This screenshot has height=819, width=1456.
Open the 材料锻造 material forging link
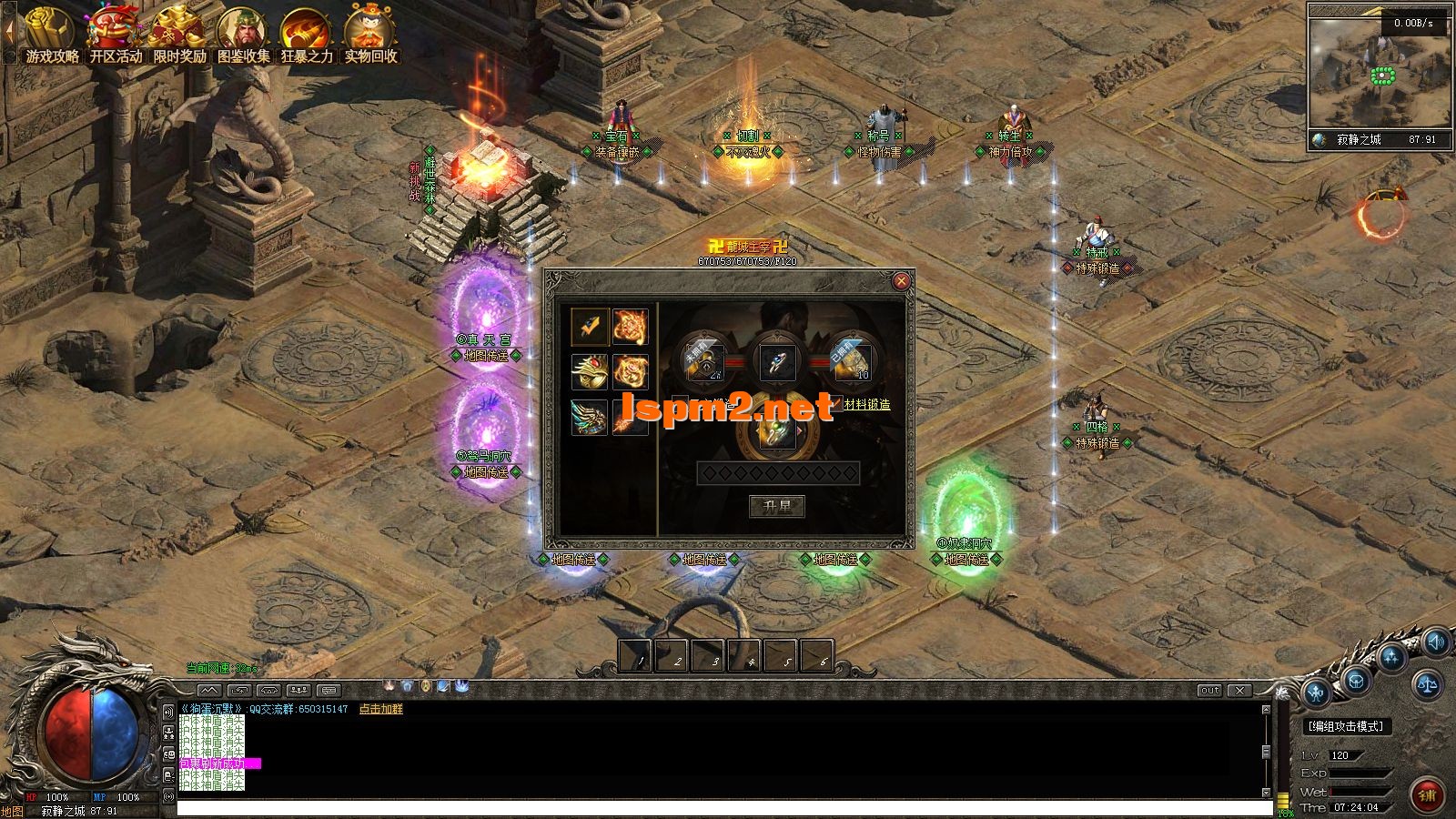point(866,404)
